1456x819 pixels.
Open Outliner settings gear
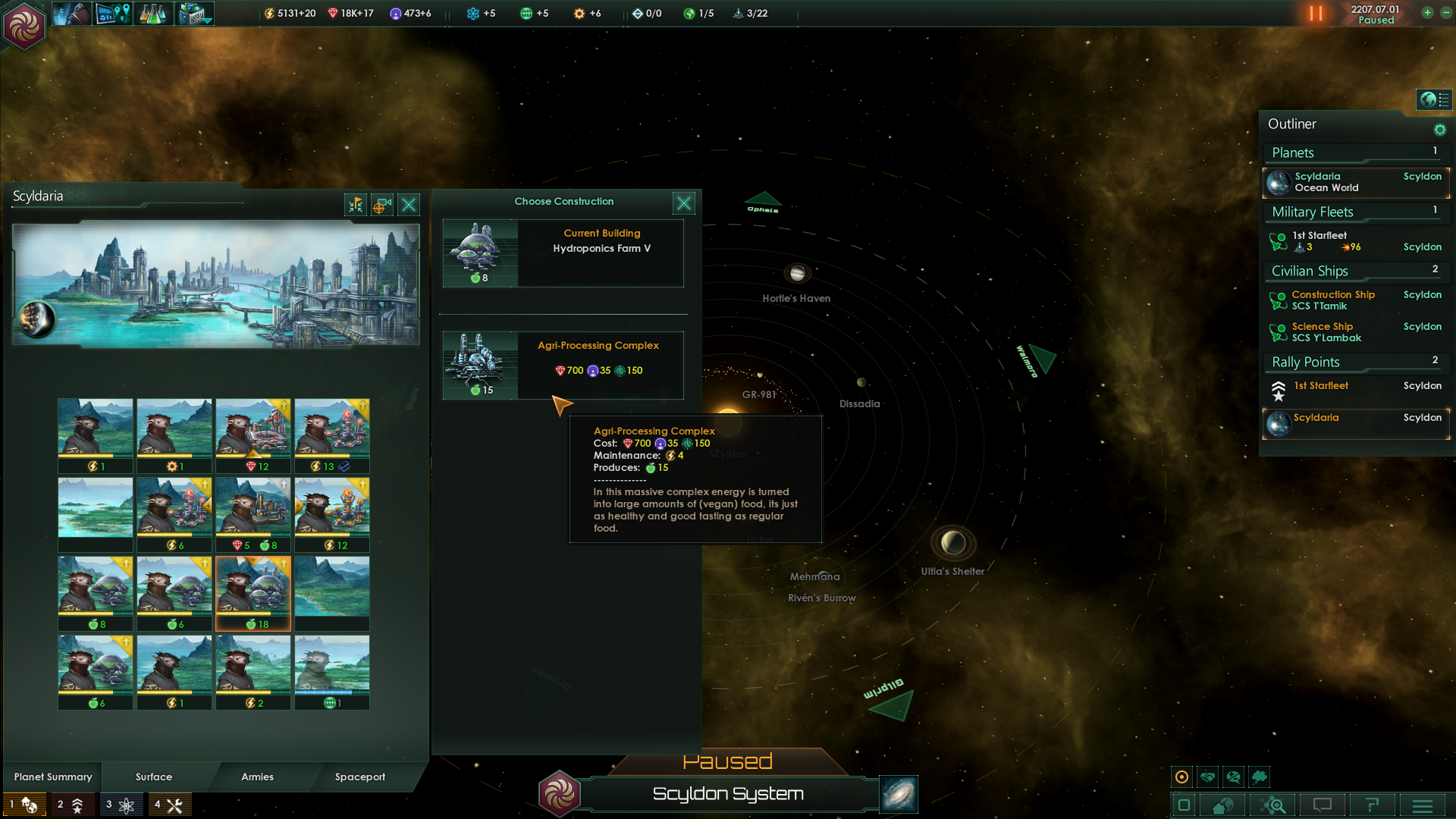coord(1439,130)
